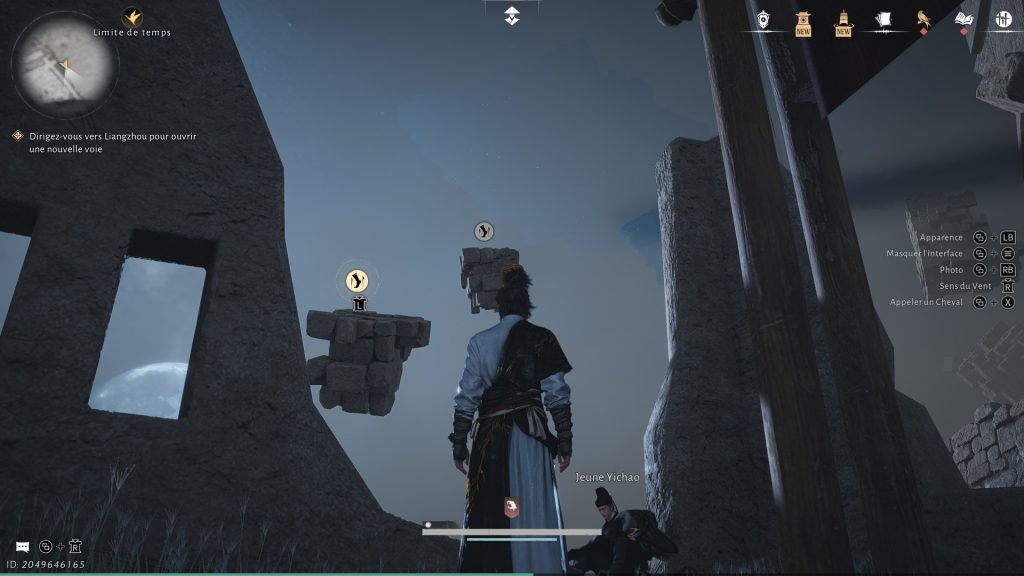Image resolution: width=1024 pixels, height=576 pixels.
Task: Open the open-book journal icon
Action: (964, 19)
